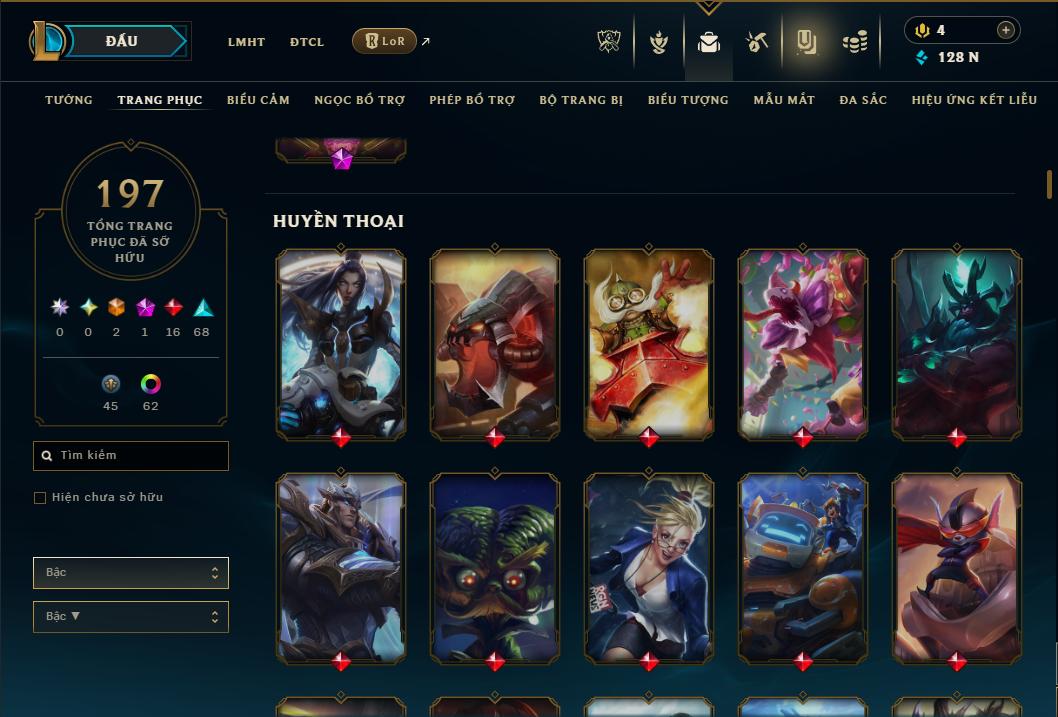Image resolution: width=1058 pixels, height=717 pixels.
Task: Switch to the ĐA SẮC tab
Action: [863, 100]
